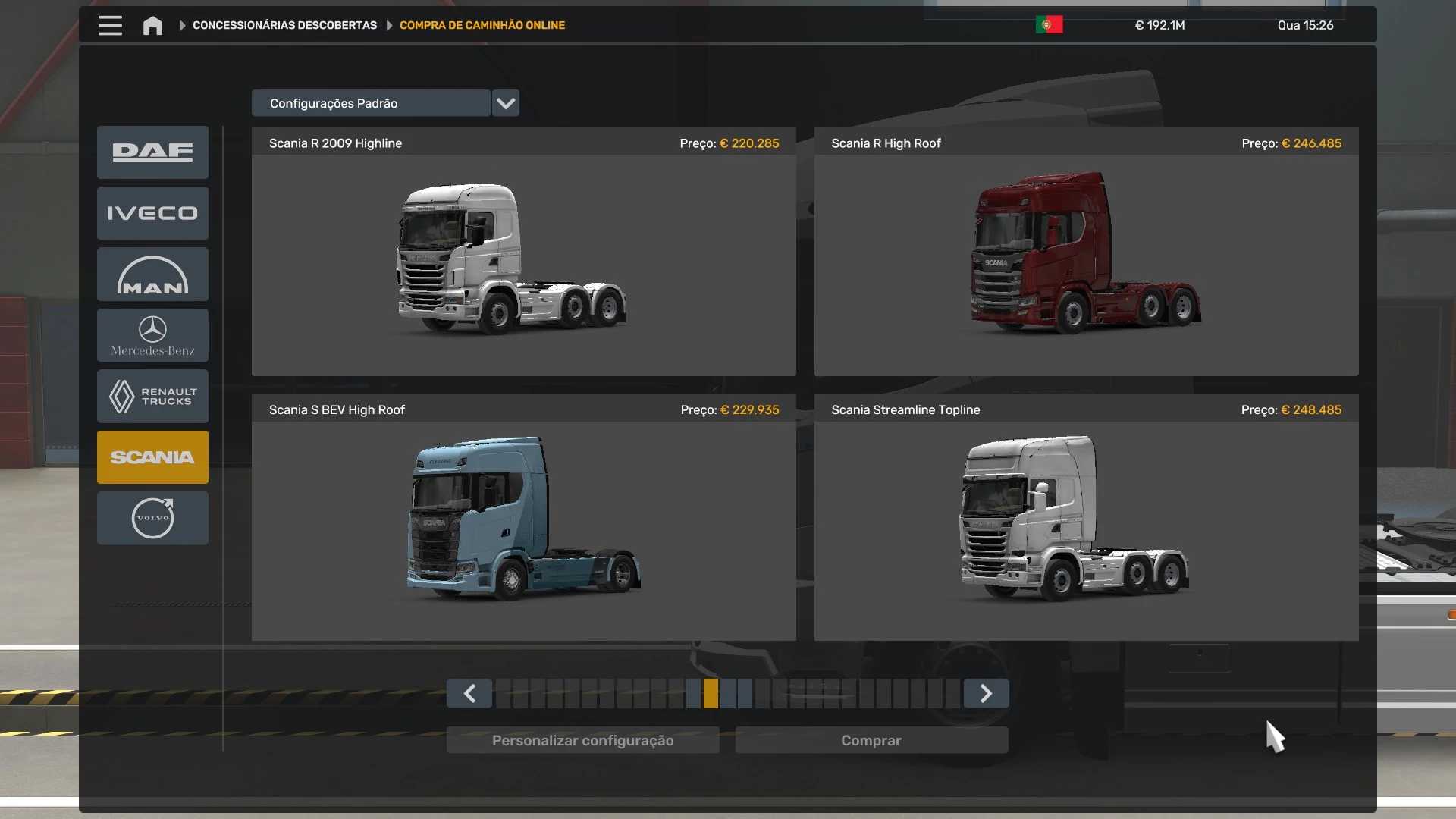Viewport: 1456px width, 819px height.
Task: Go to the home screen icon
Action: (152, 26)
